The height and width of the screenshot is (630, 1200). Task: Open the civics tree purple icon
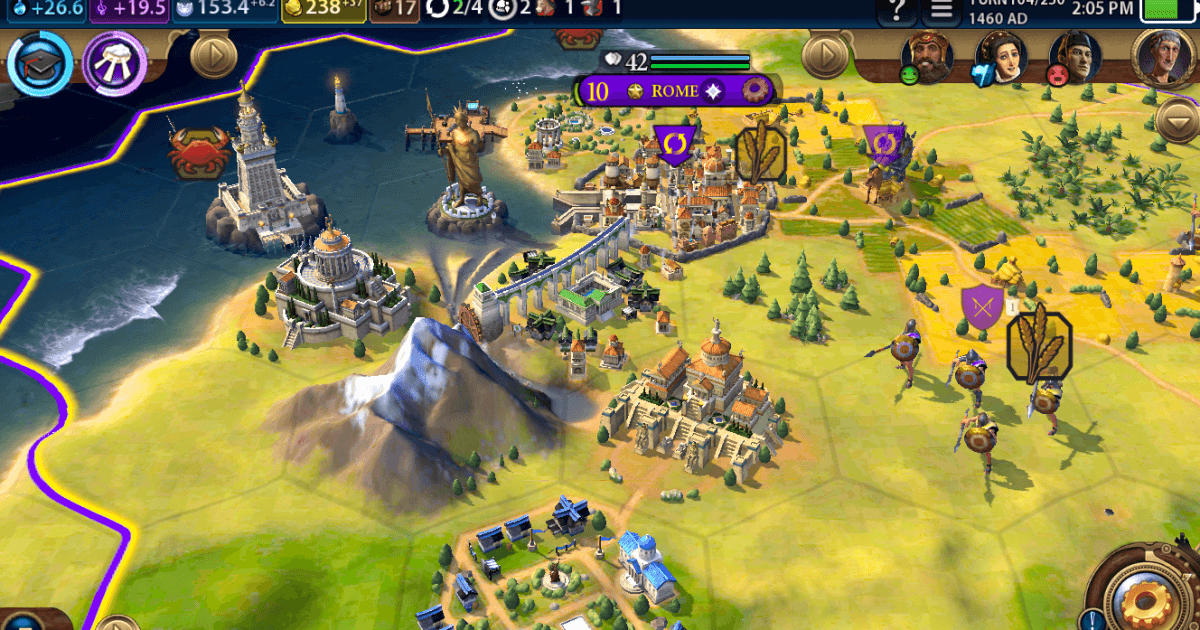coord(115,62)
